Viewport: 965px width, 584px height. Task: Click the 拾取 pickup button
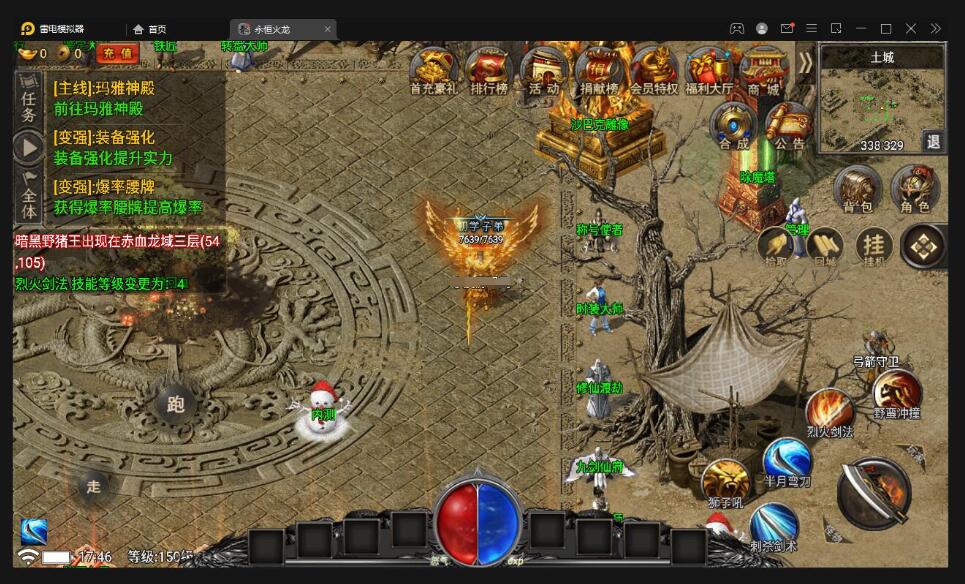tap(775, 246)
